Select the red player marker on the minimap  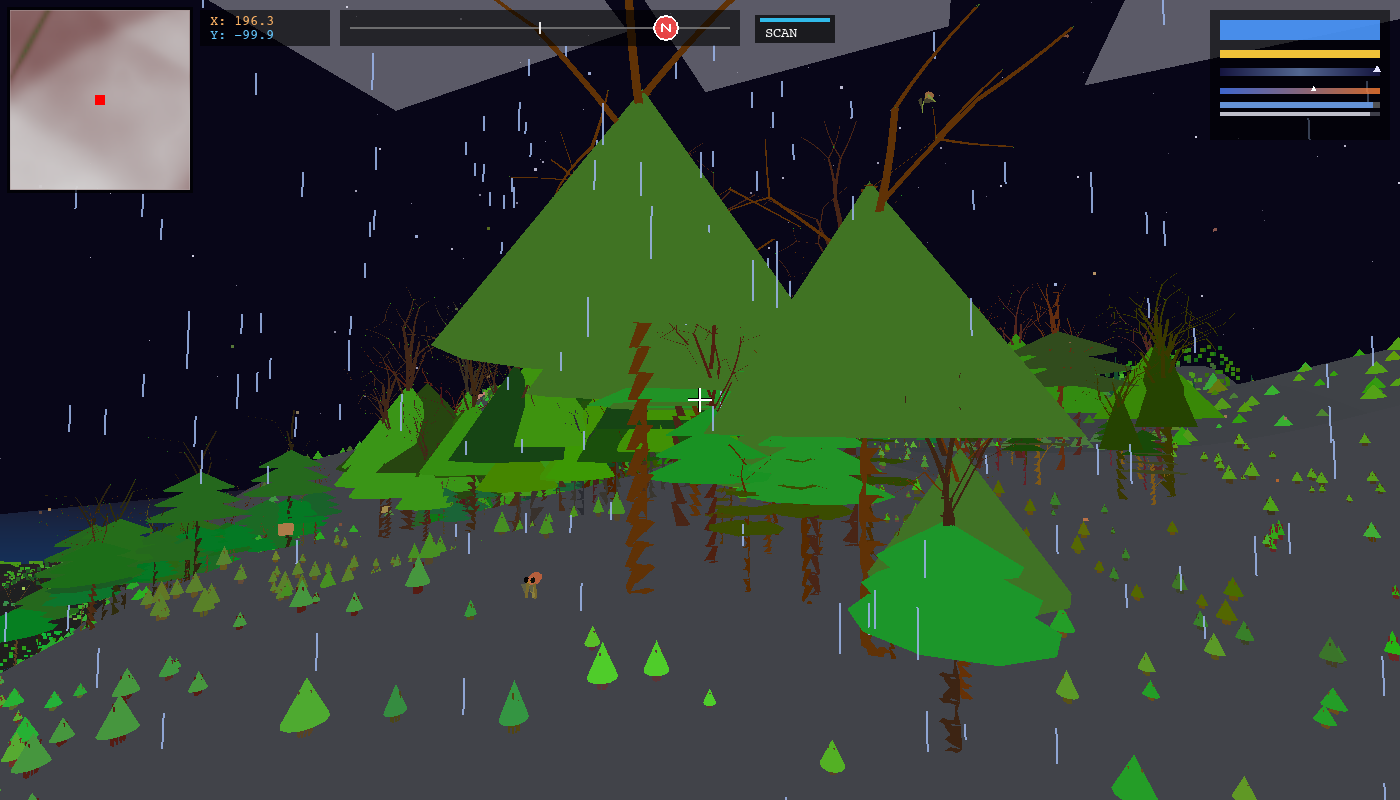98,99
